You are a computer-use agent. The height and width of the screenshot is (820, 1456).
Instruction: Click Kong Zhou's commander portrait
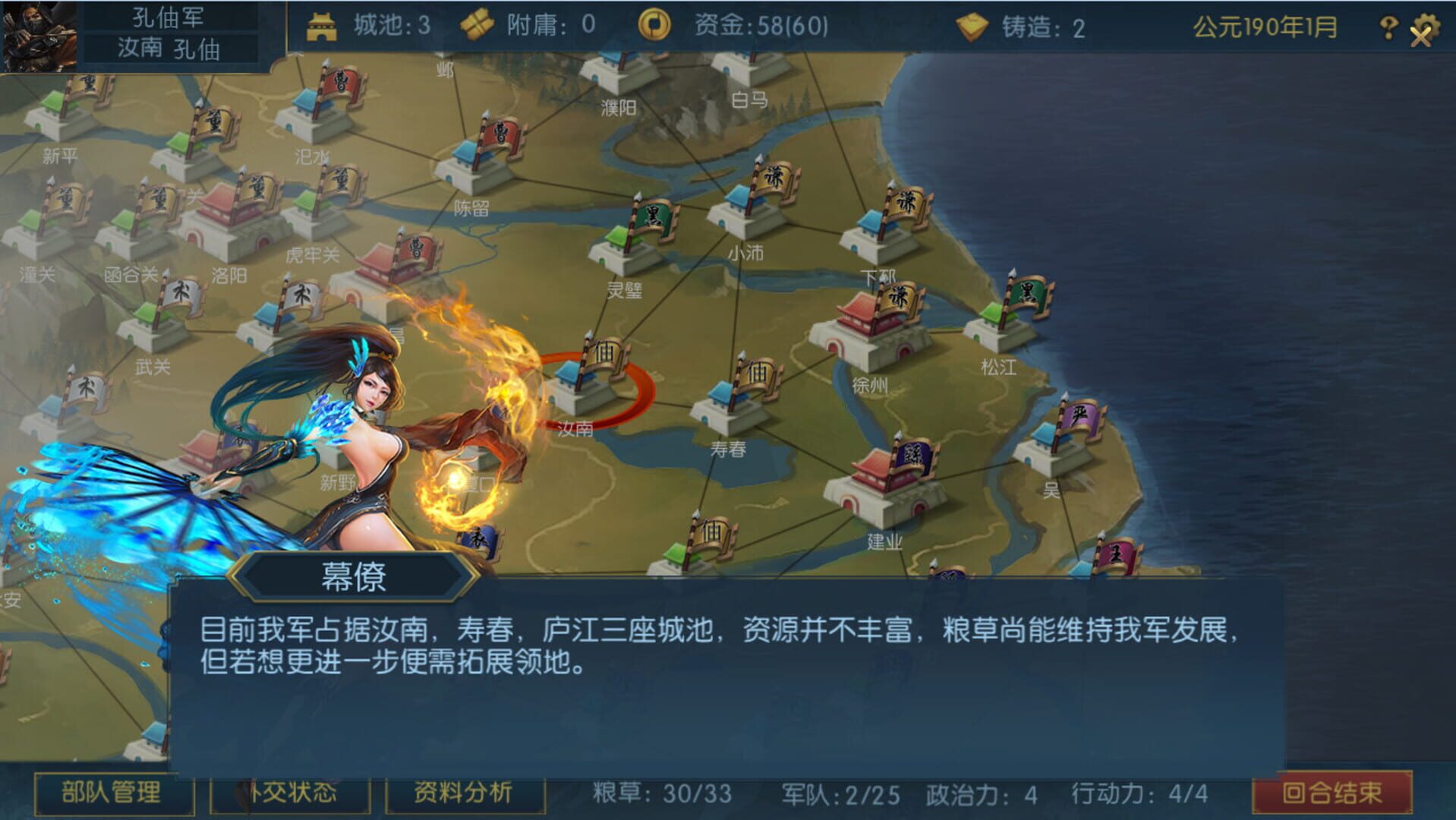(x=39, y=33)
